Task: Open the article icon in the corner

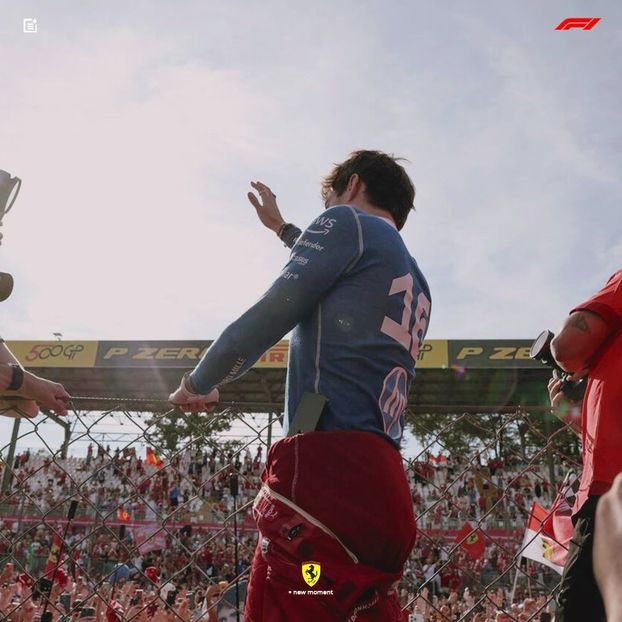Action: tap(30, 25)
